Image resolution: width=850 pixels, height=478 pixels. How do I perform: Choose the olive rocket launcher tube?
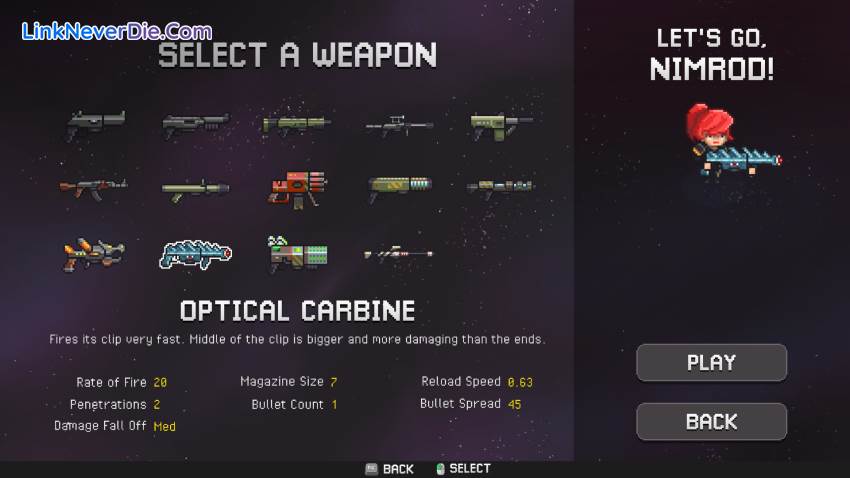[196, 188]
